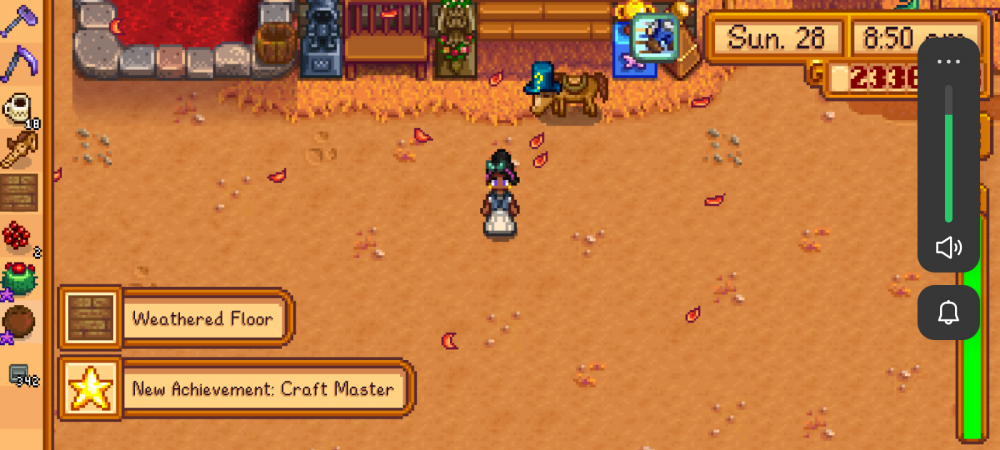The image size is (1000, 450).
Task: Adjust the green volume slider
Action: coord(948,153)
